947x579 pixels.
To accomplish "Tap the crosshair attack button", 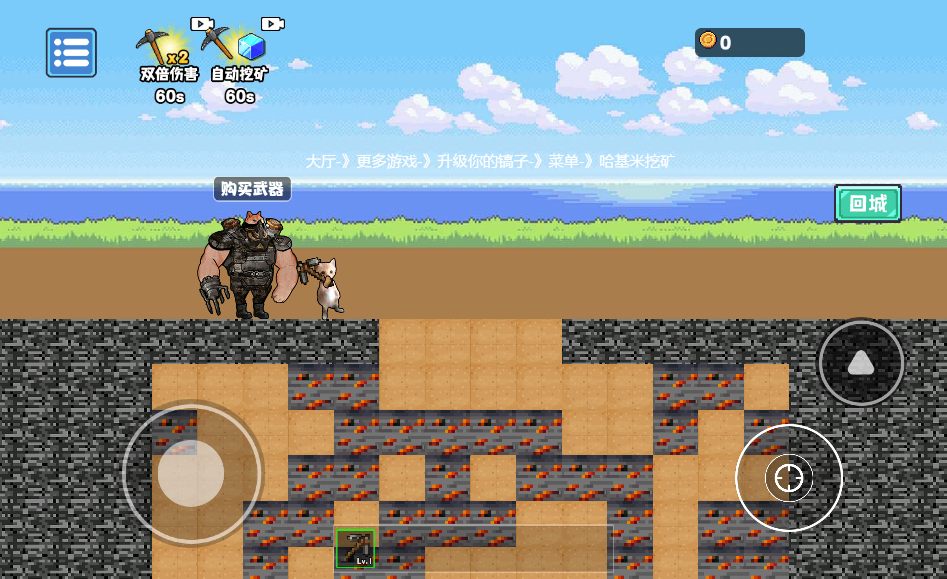I will click(x=789, y=478).
